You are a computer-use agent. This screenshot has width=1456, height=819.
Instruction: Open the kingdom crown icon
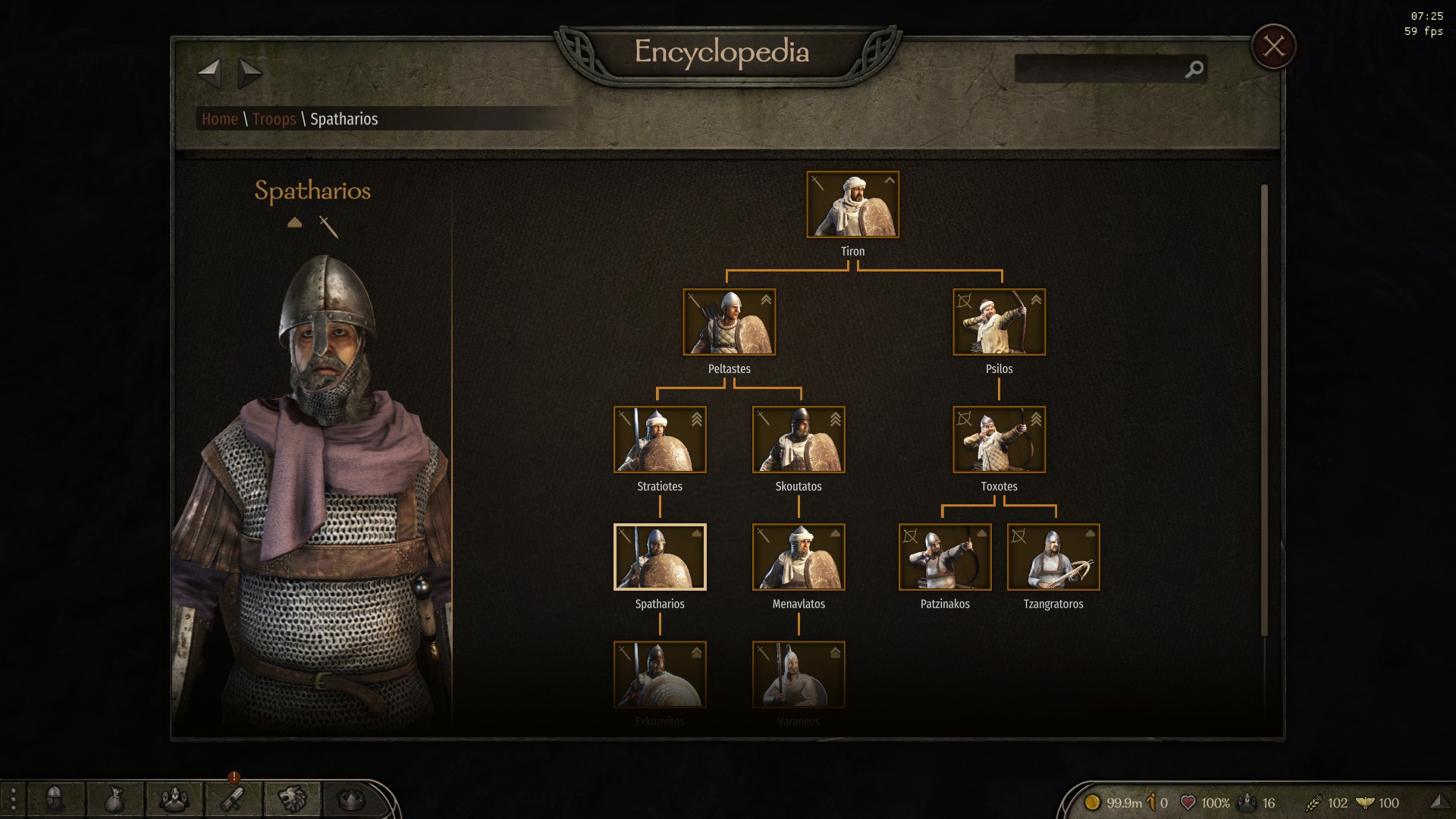click(350, 799)
